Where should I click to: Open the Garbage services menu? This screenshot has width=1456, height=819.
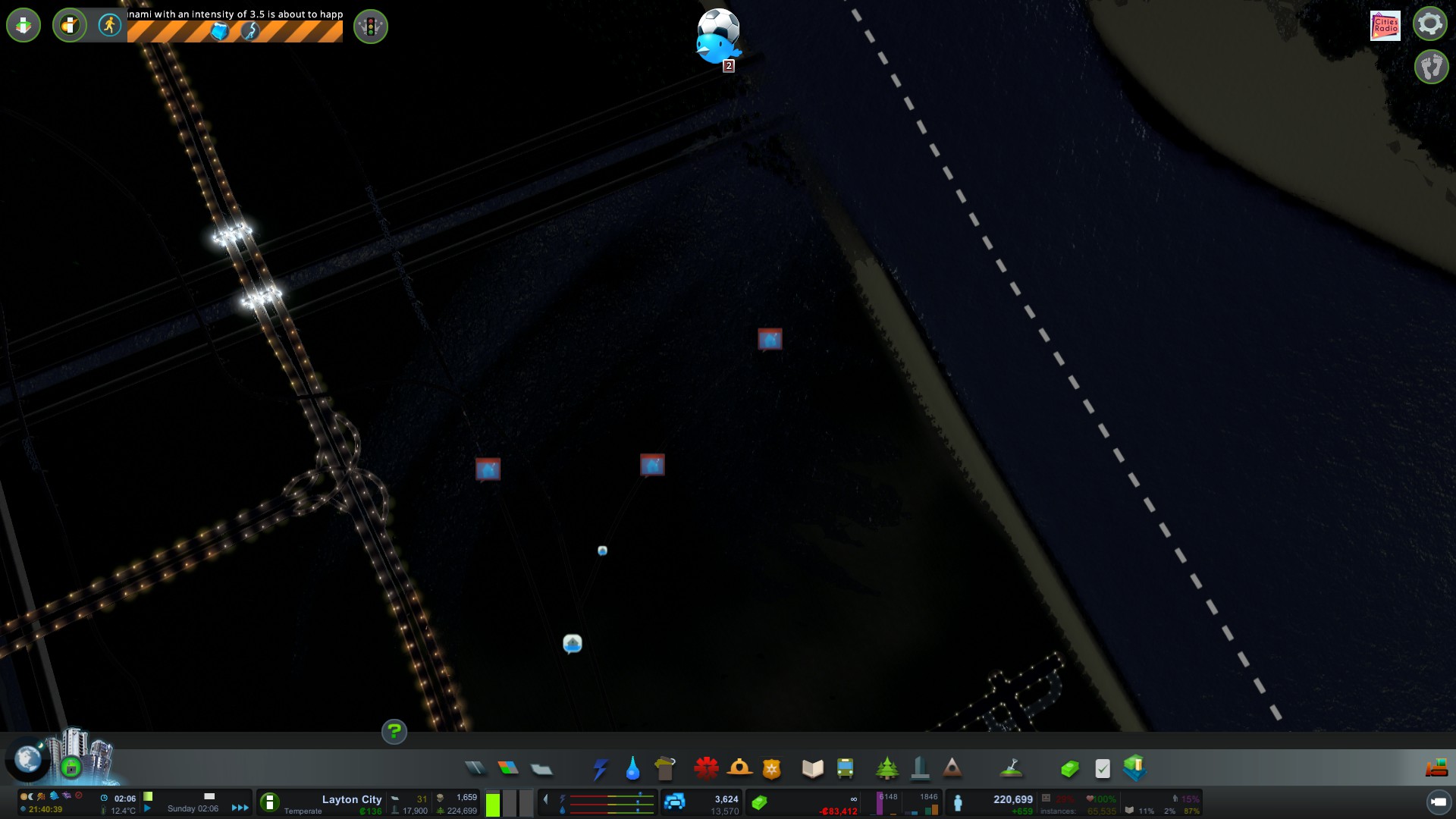[x=665, y=768]
